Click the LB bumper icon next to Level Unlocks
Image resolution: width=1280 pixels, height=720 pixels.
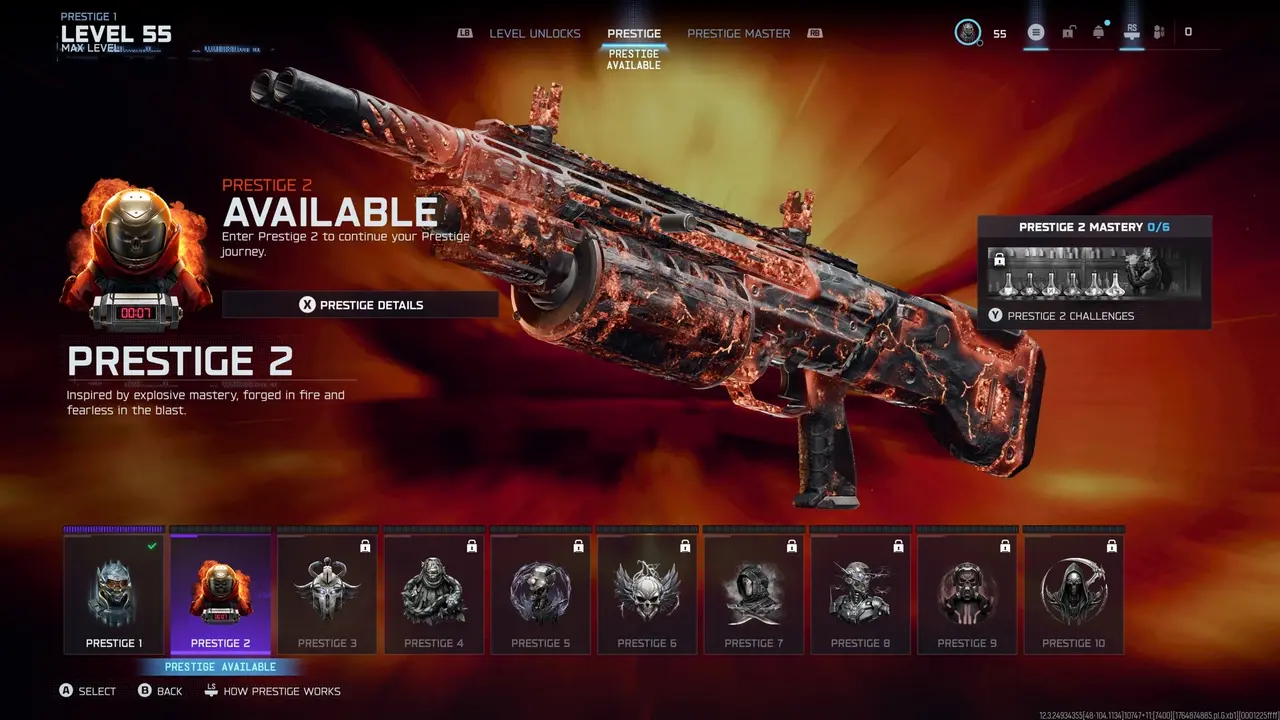coord(463,33)
